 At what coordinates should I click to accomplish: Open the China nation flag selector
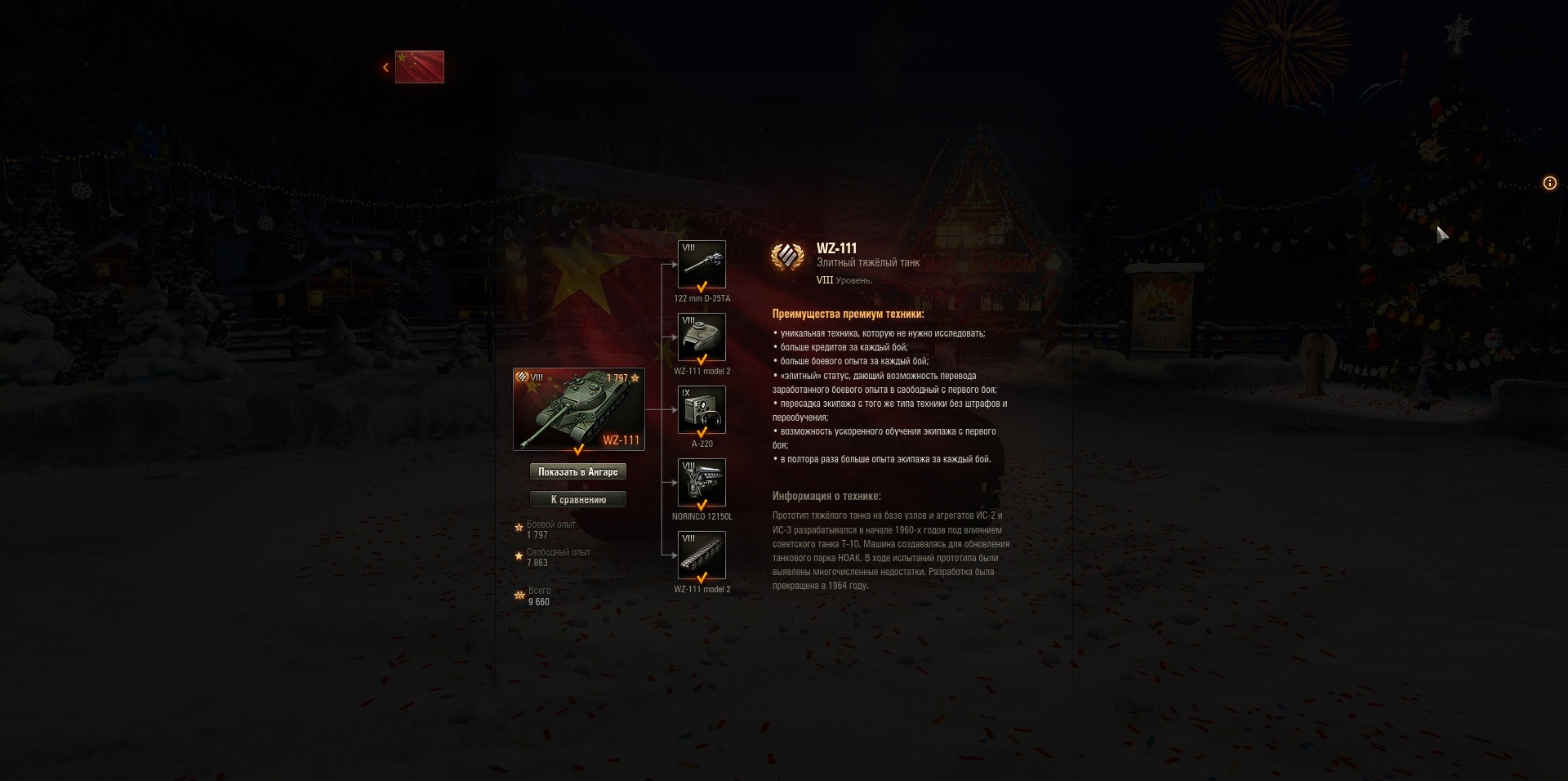[x=420, y=67]
